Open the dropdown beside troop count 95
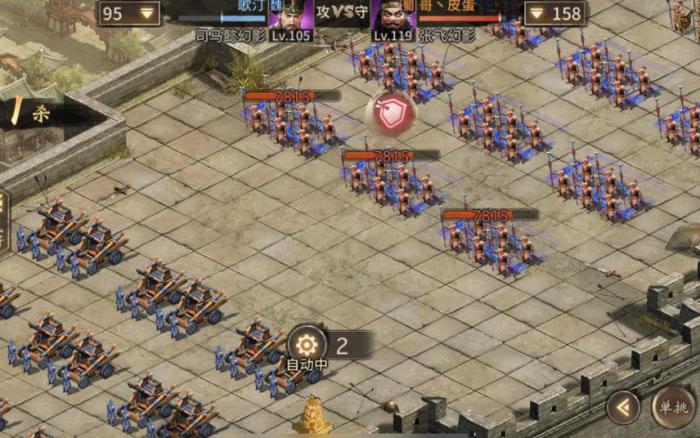700x438 pixels. coord(148,13)
